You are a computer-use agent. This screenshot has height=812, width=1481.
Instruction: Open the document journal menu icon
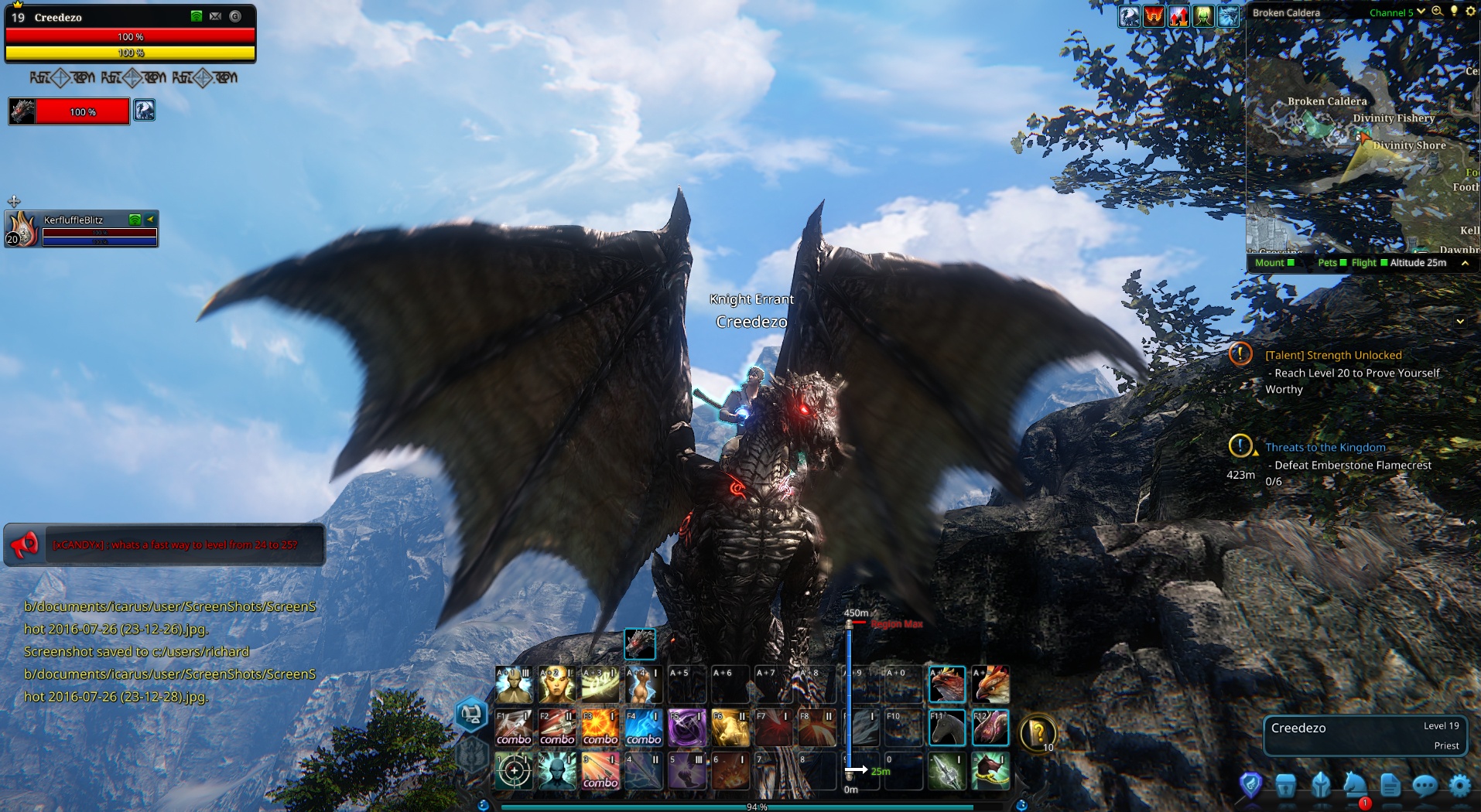(1390, 786)
